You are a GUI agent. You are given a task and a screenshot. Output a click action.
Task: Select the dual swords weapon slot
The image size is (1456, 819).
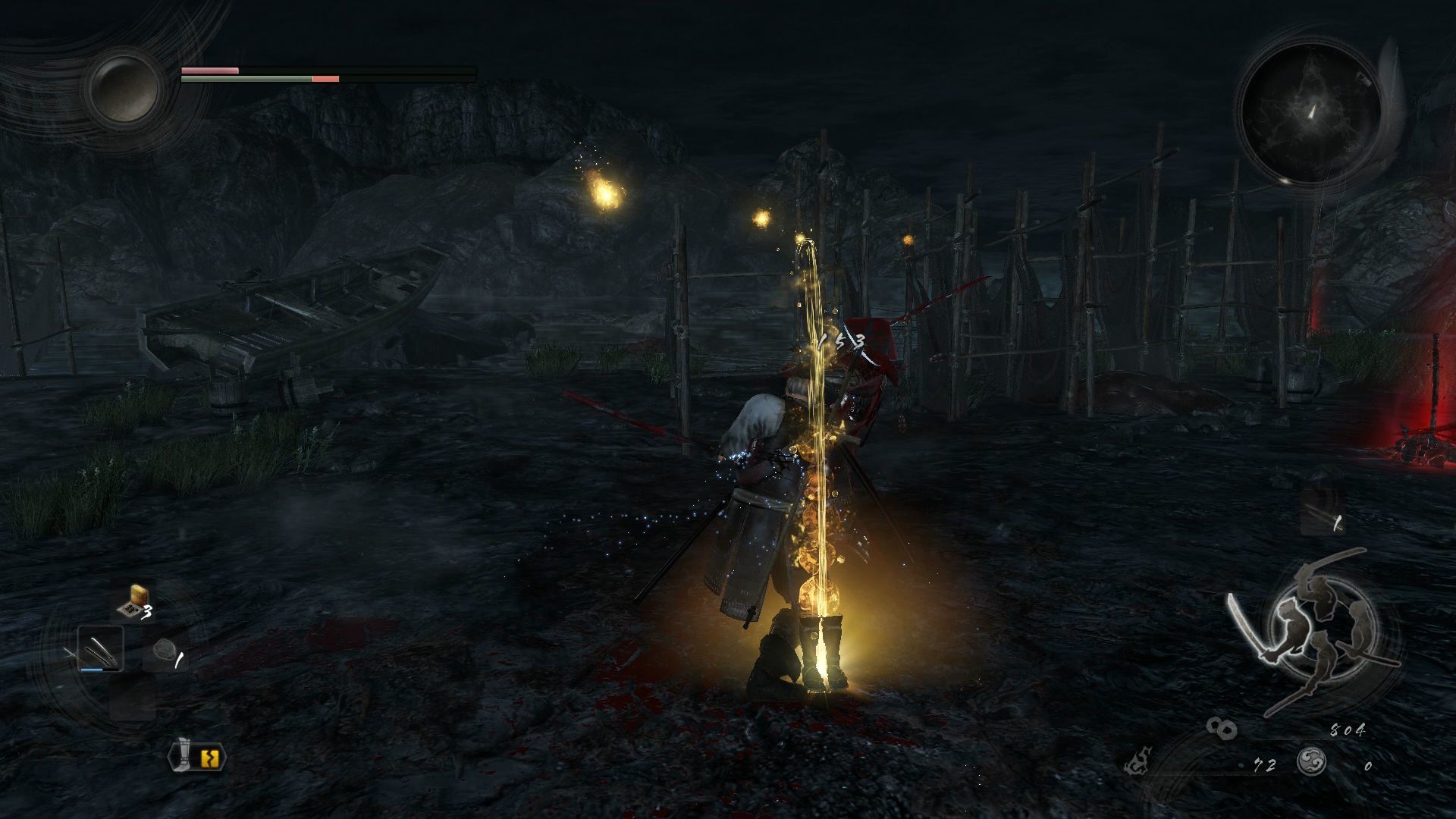pyautogui.click(x=101, y=649)
